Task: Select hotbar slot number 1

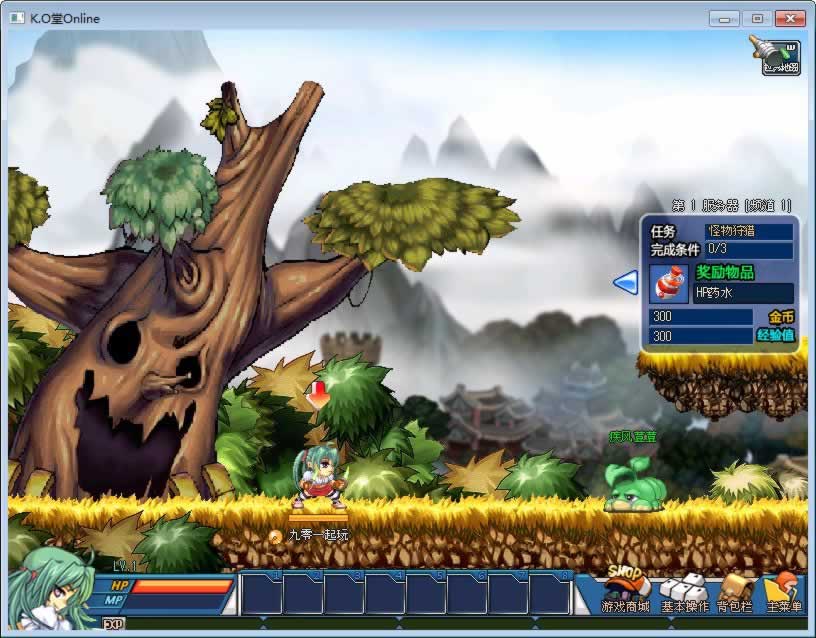Action: click(x=261, y=594)
